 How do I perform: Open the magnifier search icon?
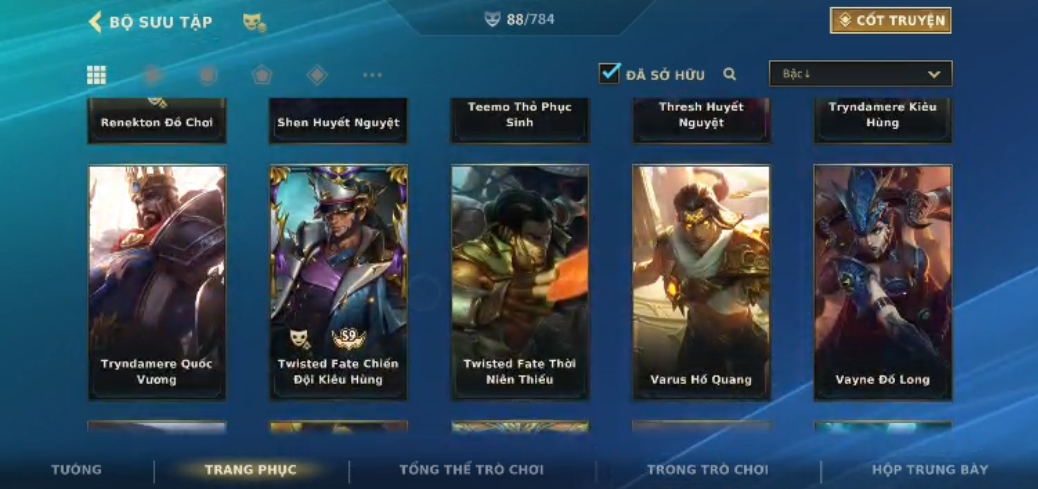(x=730, y=74)
